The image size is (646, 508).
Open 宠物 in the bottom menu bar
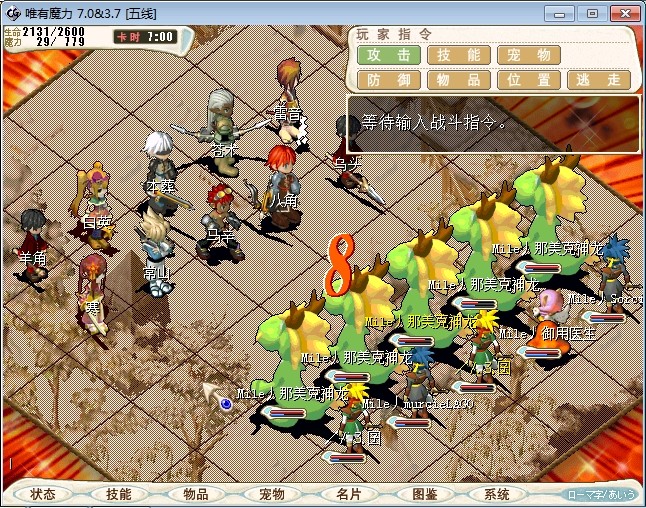pos(272,494)
